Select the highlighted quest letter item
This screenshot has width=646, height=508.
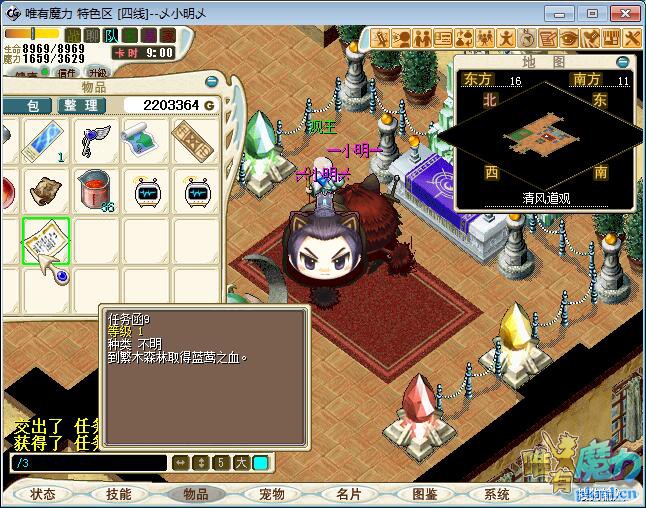point(46,240)
